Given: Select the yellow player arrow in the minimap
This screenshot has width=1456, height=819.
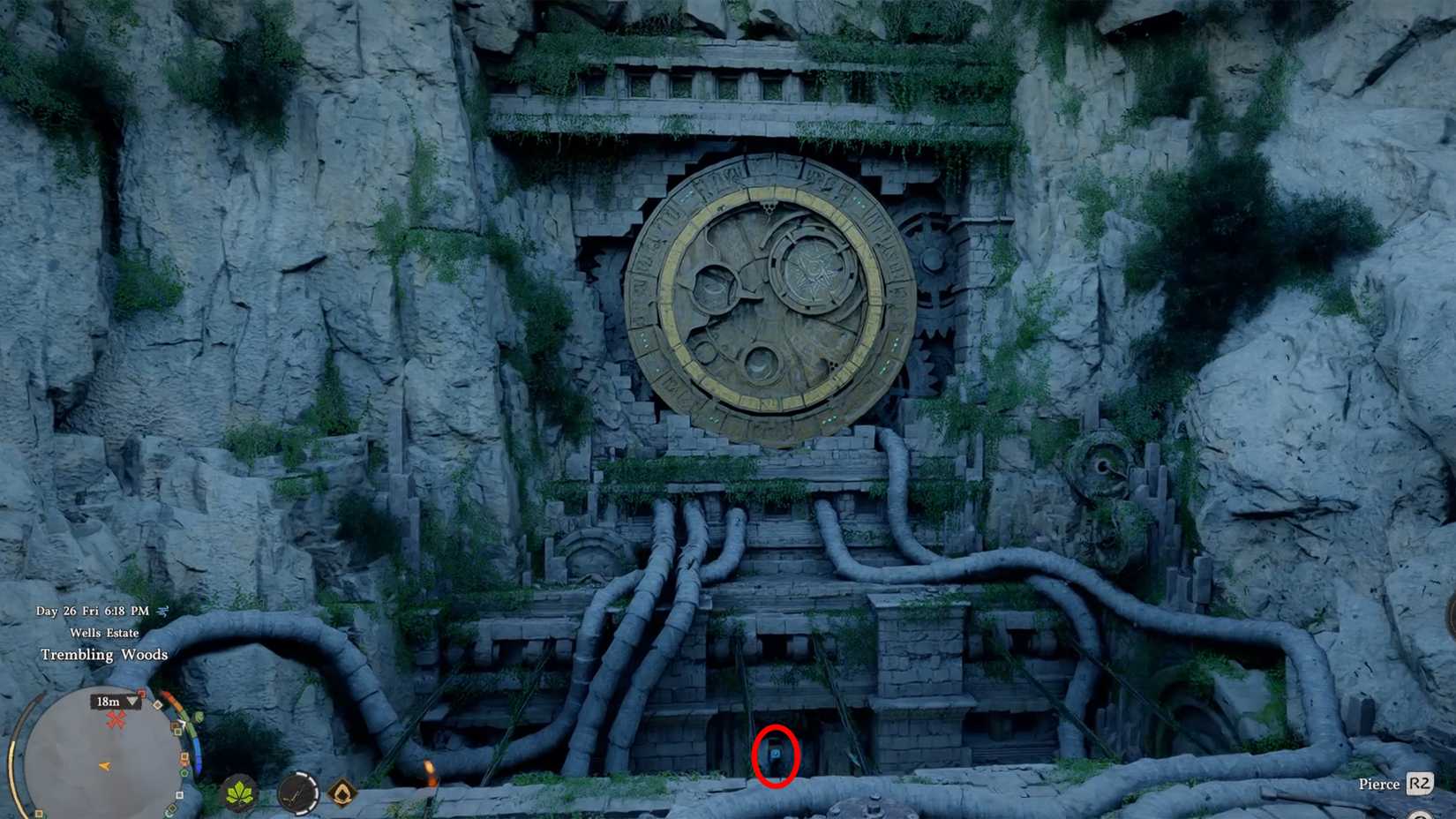Looking at the screenshot, I should click(x=104, y=766).
